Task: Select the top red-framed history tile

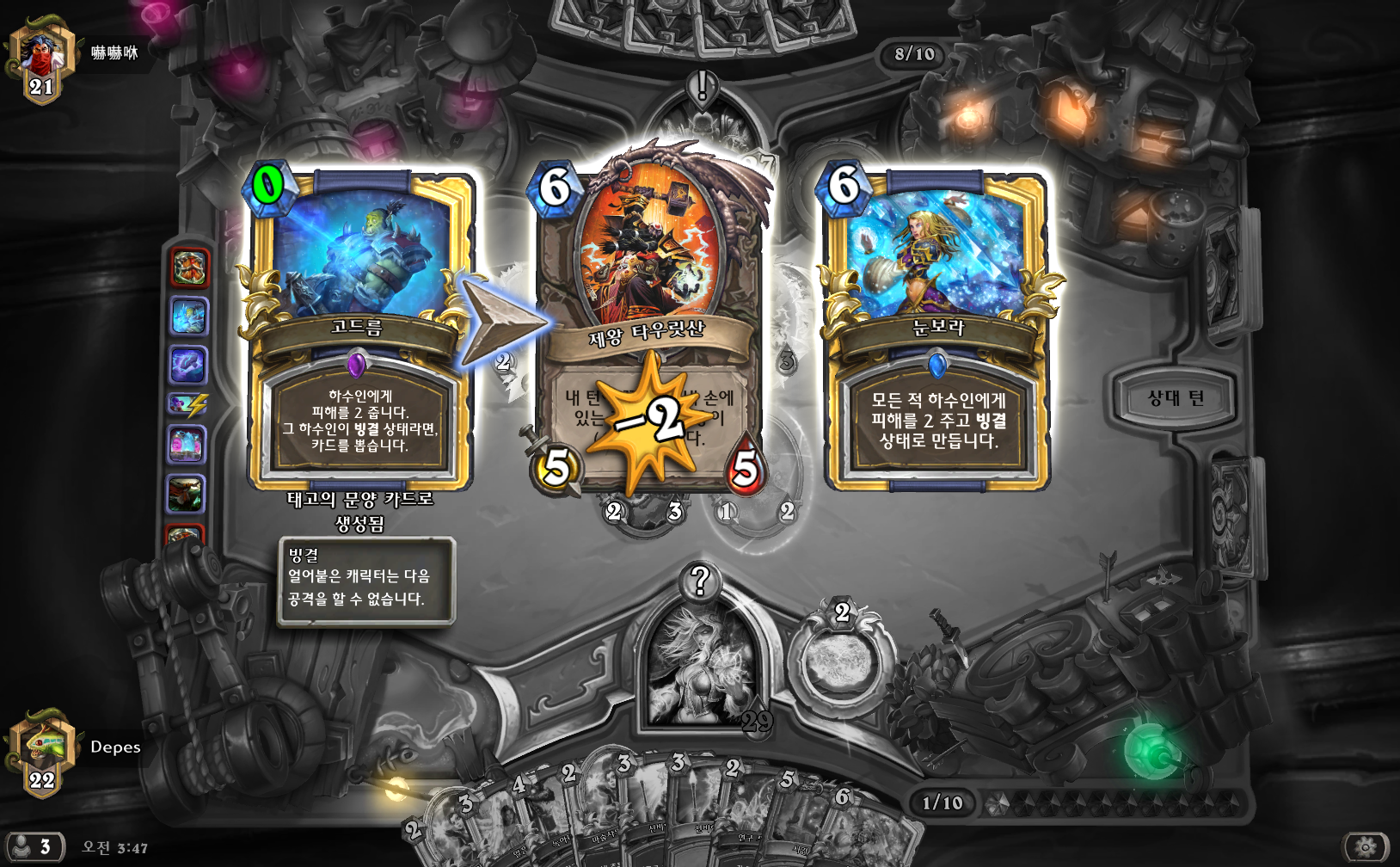Action: tap(189, 268)
